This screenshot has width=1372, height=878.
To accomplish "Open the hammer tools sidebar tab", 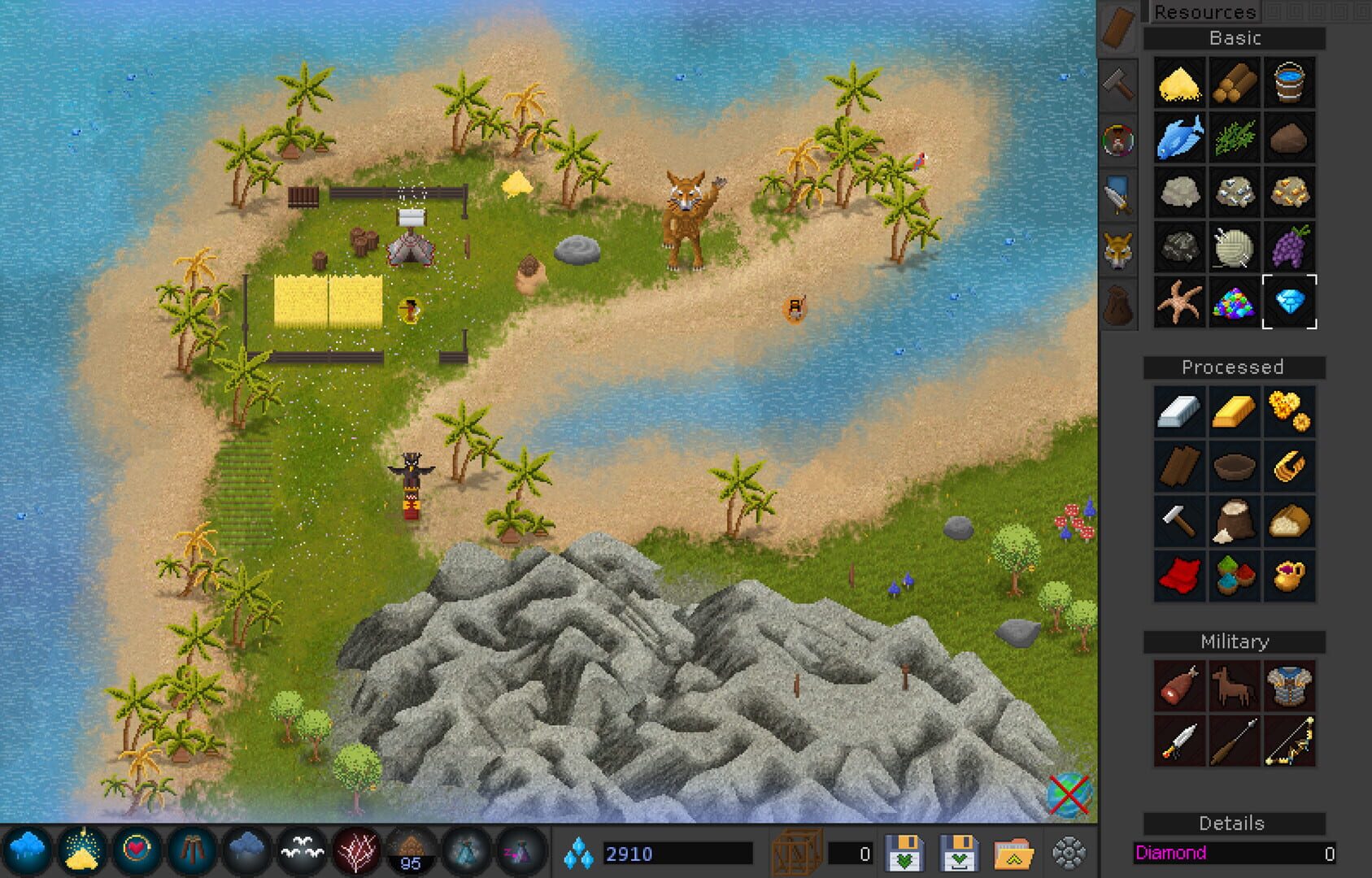I will [1118, 84].
